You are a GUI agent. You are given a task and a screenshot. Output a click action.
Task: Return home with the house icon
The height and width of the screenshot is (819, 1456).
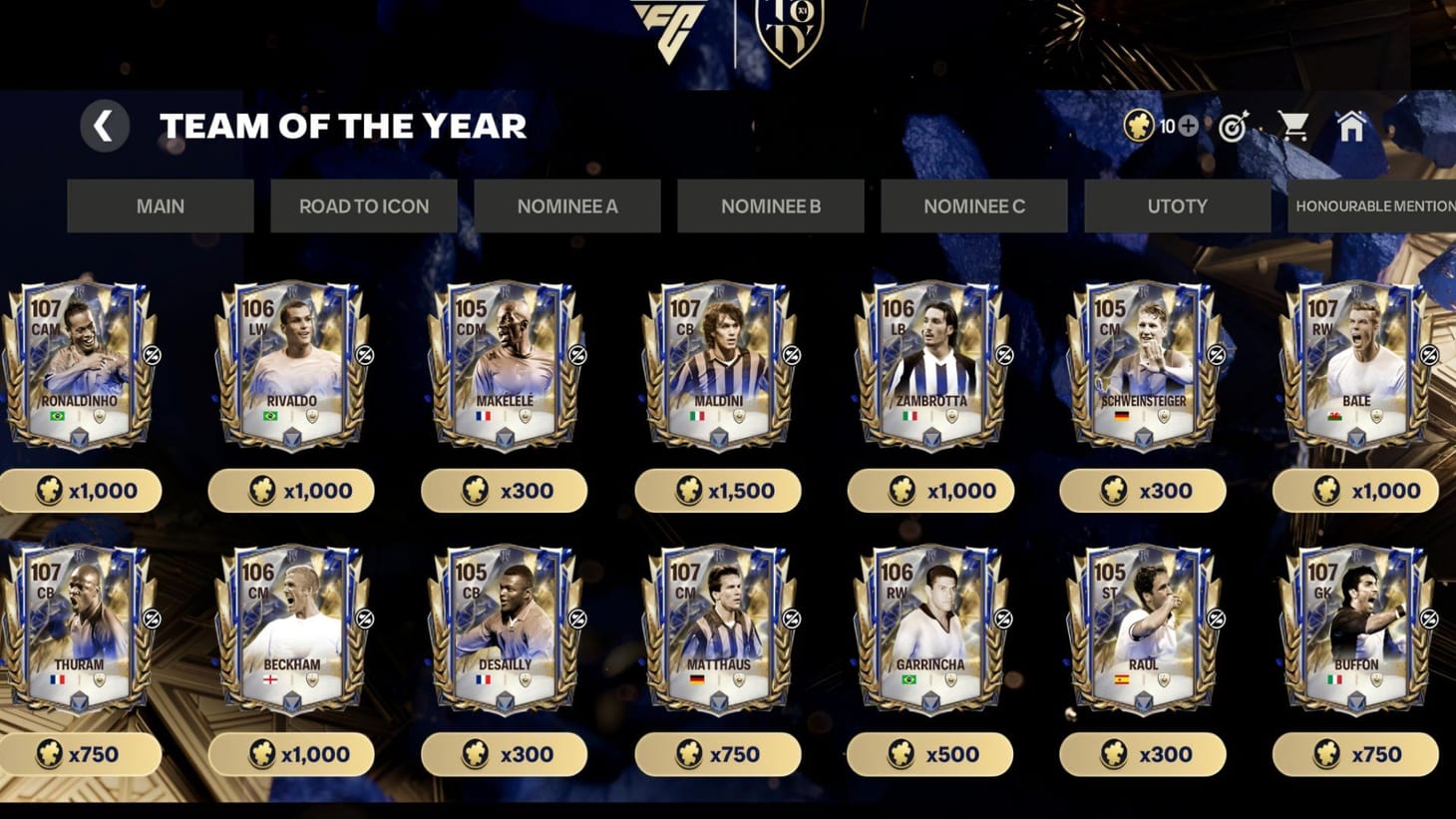point(1353,127)
